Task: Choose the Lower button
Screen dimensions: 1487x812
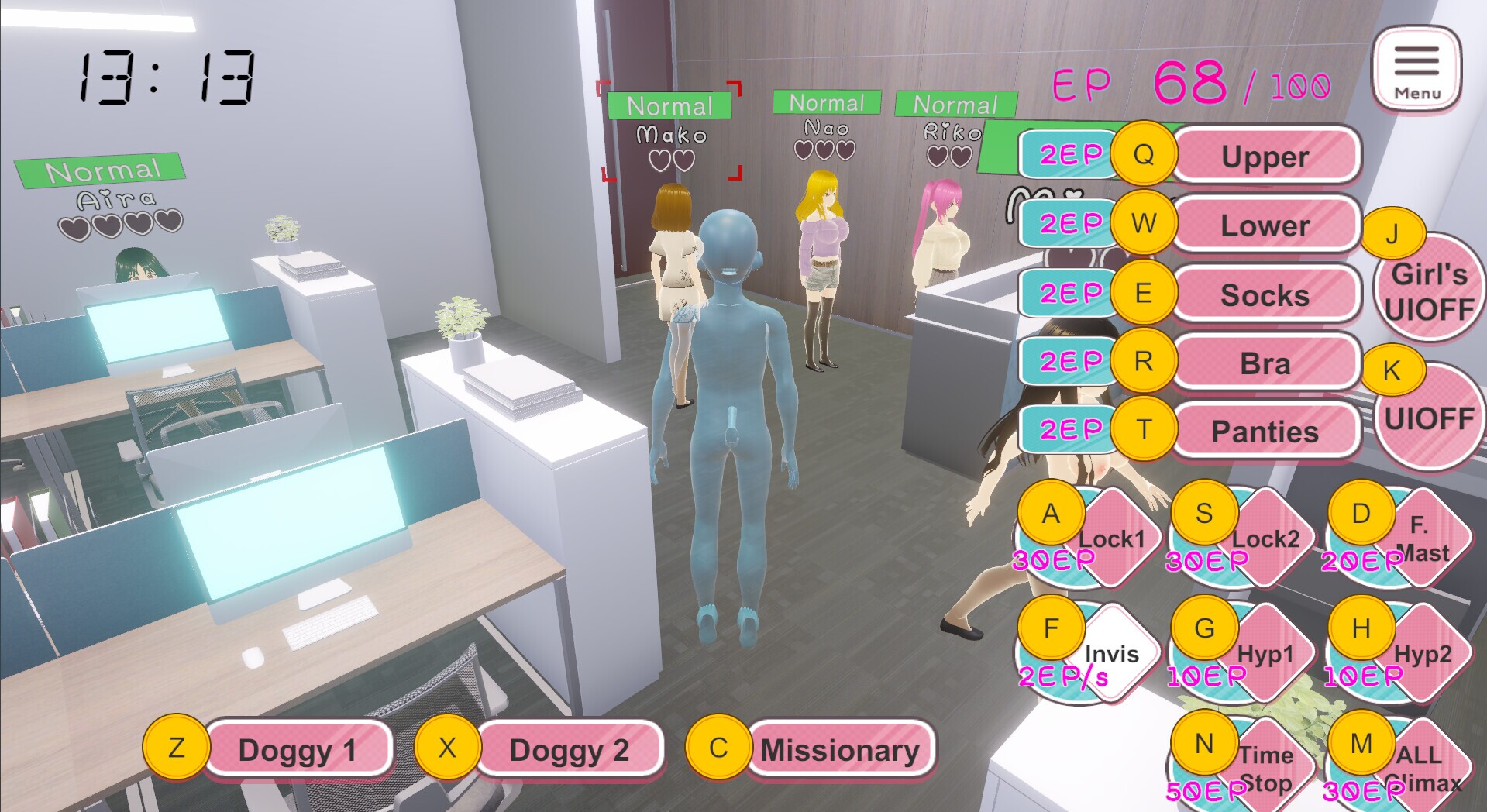Action: (1265, 225)
